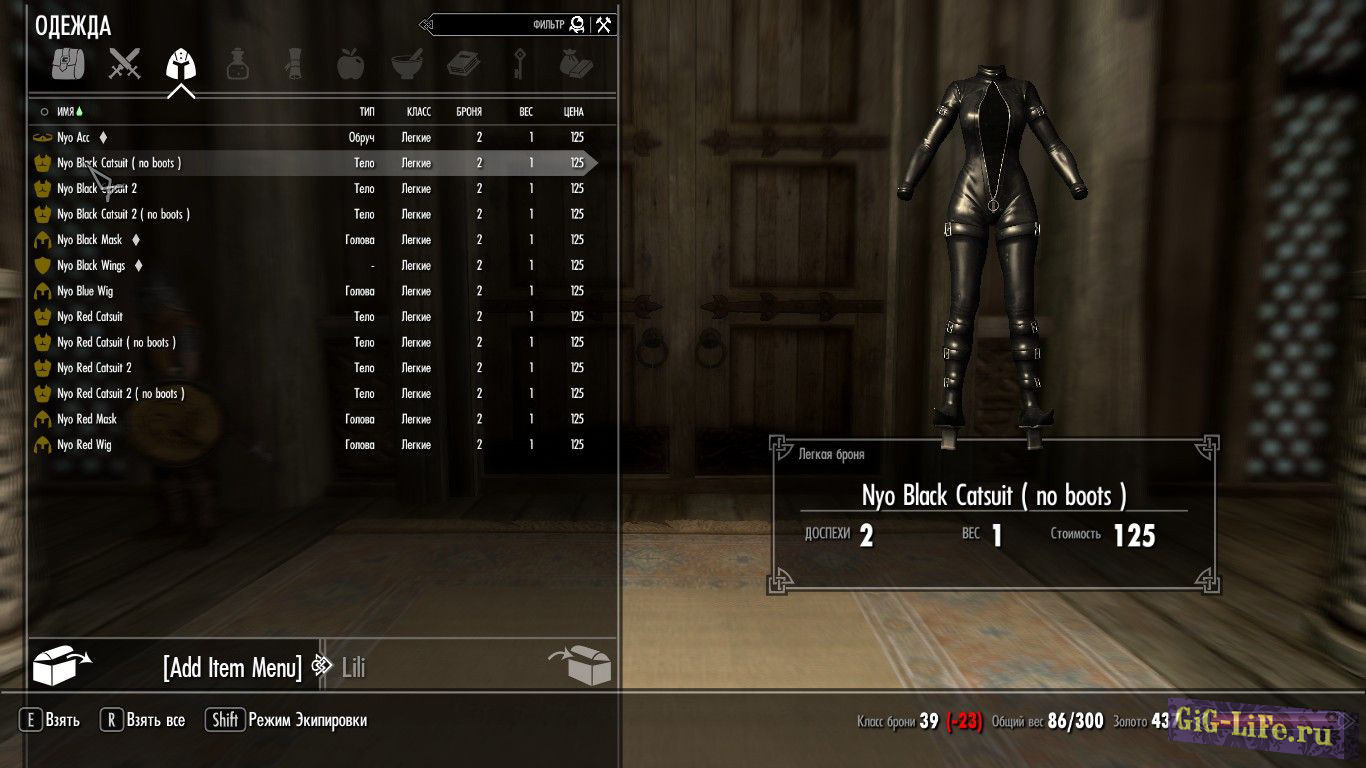Screen dimensions: 1366x768
Task: Switch to the weapons crossed-swords category
Action: [125, 64]
